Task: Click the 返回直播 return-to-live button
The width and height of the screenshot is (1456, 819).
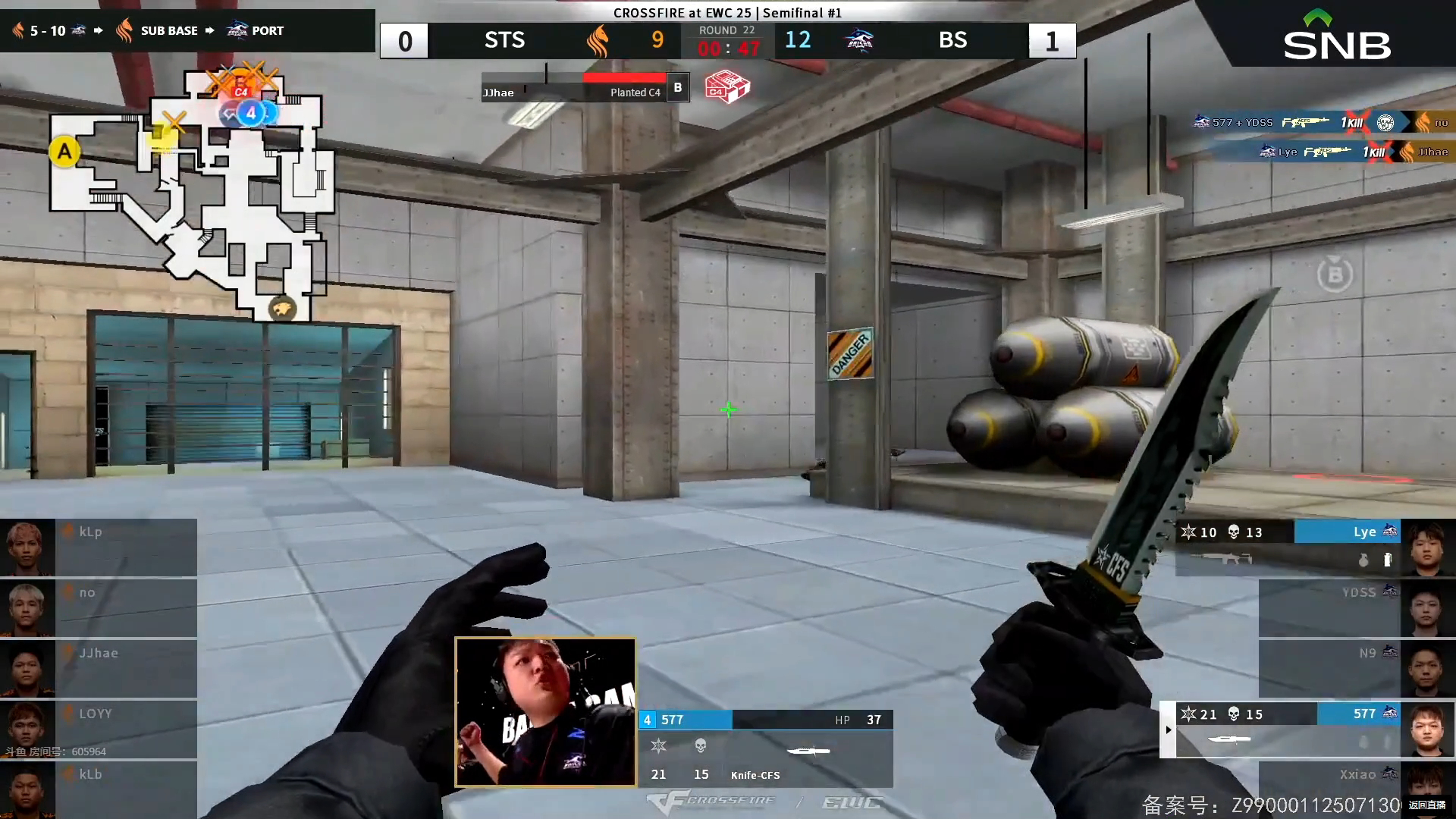Action: pyautogui.click(x=1427, y=805)
